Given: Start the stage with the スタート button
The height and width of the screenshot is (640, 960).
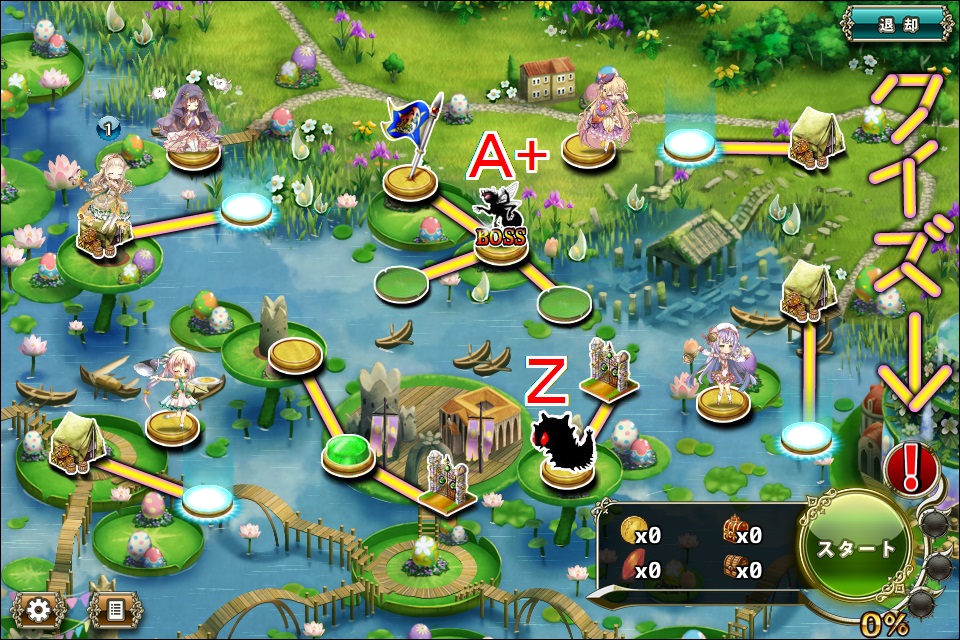Looking at the screenshot, I should pyautogui.click(x=857, y=548).
